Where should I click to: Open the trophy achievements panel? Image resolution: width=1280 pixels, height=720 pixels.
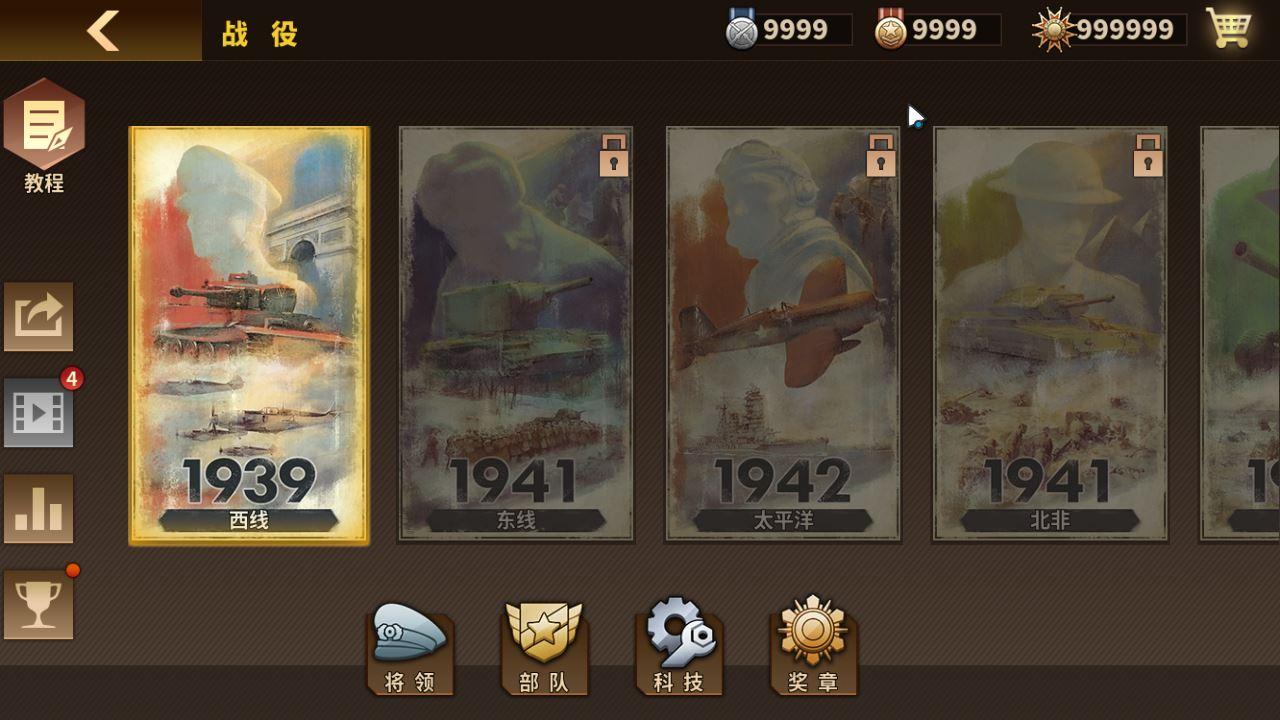tap(38, 603)
